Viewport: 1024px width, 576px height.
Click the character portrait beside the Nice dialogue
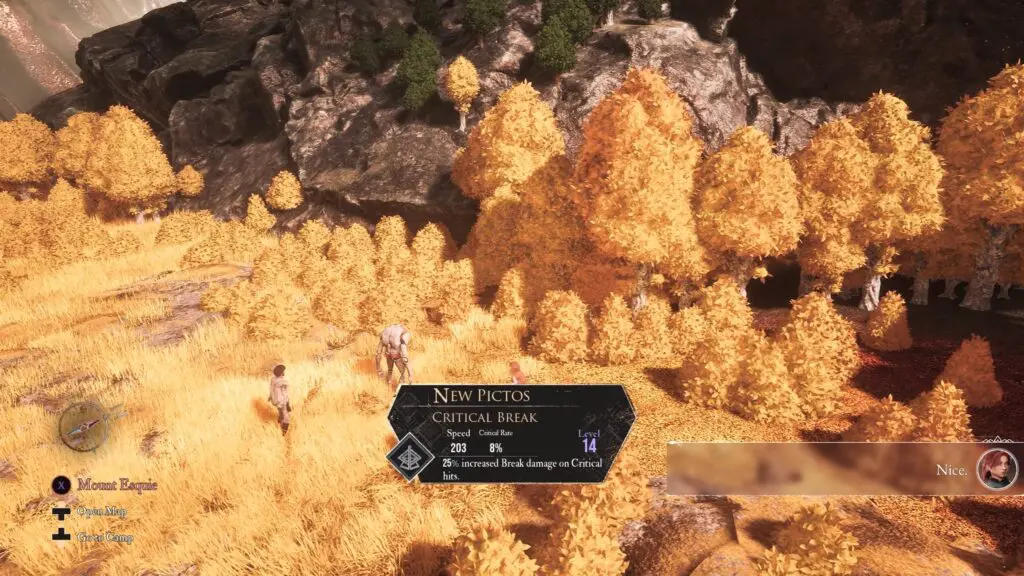pyautogui.click(x=997, y=469)
